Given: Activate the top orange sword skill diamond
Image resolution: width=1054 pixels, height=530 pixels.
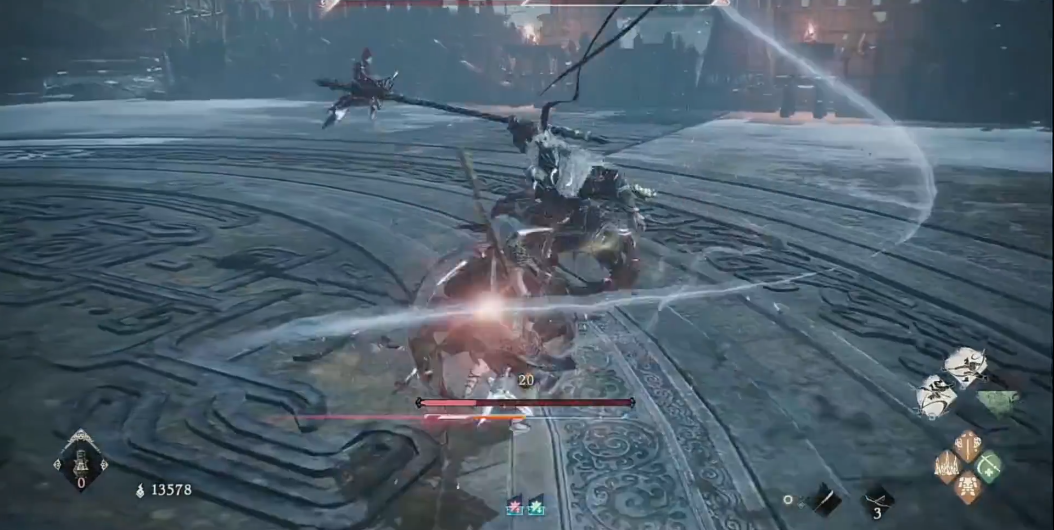Looking at the screenshot, I should [x=967, y=445].
